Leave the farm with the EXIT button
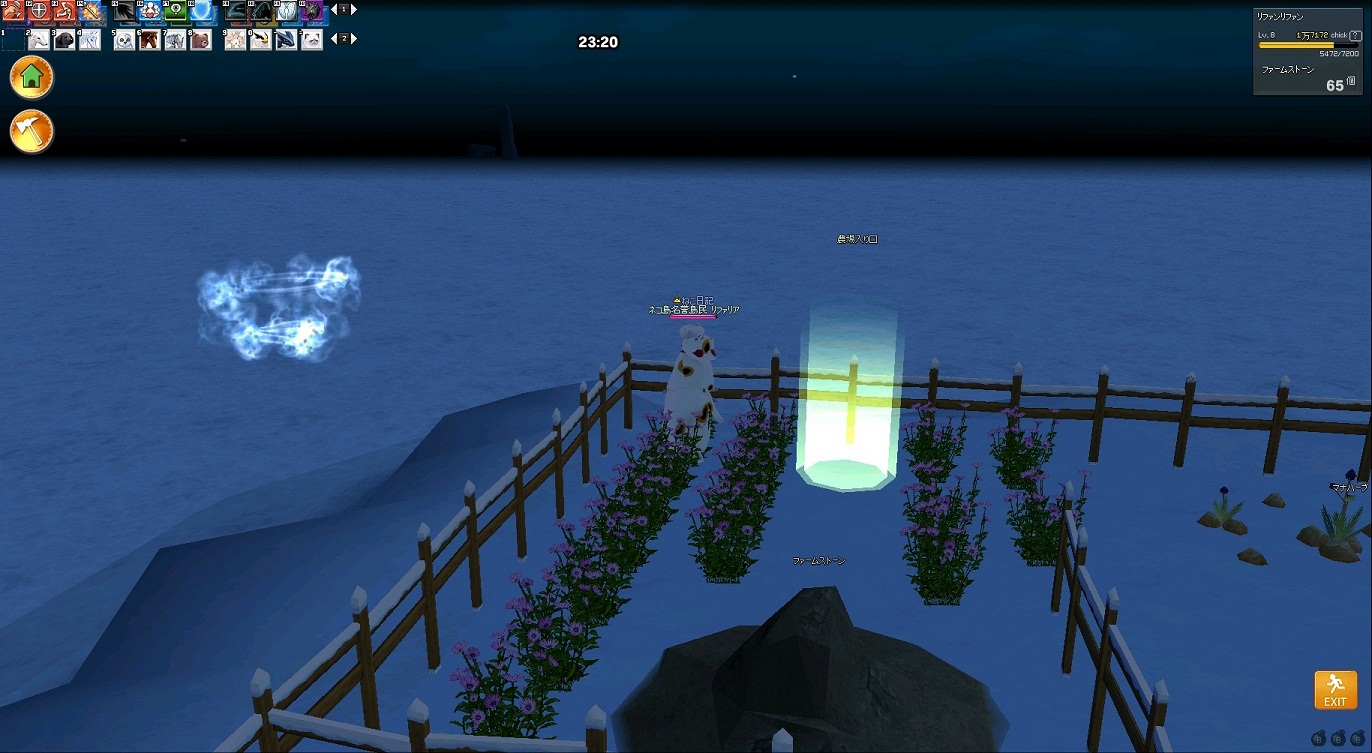The image size is (1372, 753). (x=1335, y=690)
